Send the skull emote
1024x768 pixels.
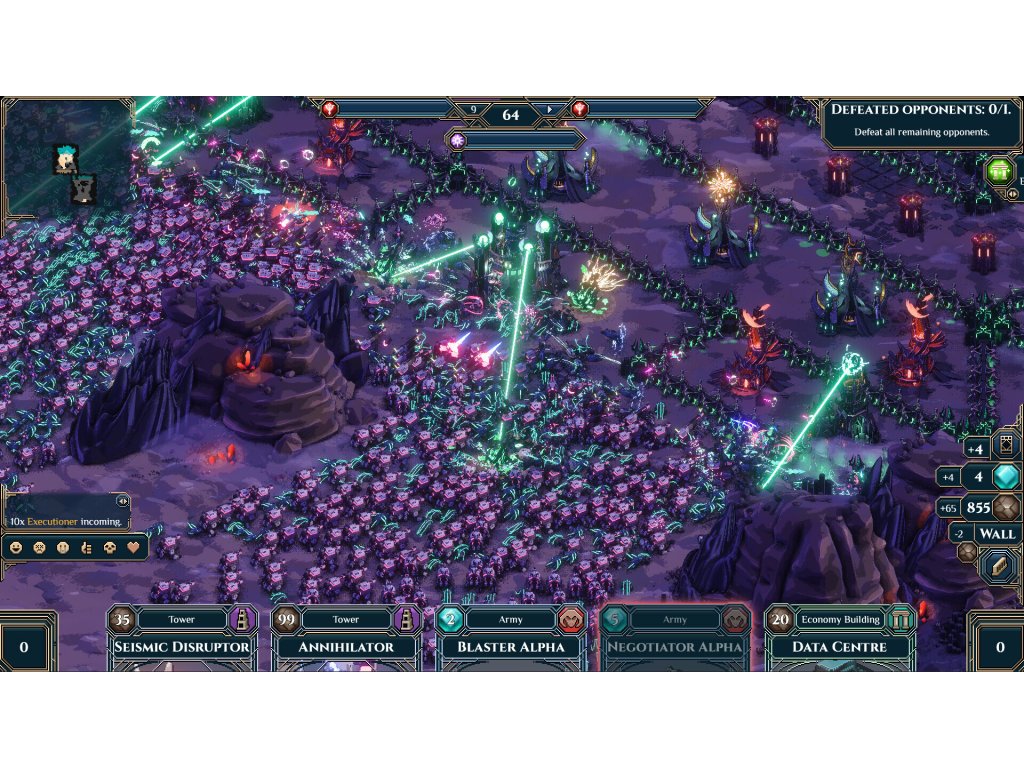coord(110,548)
